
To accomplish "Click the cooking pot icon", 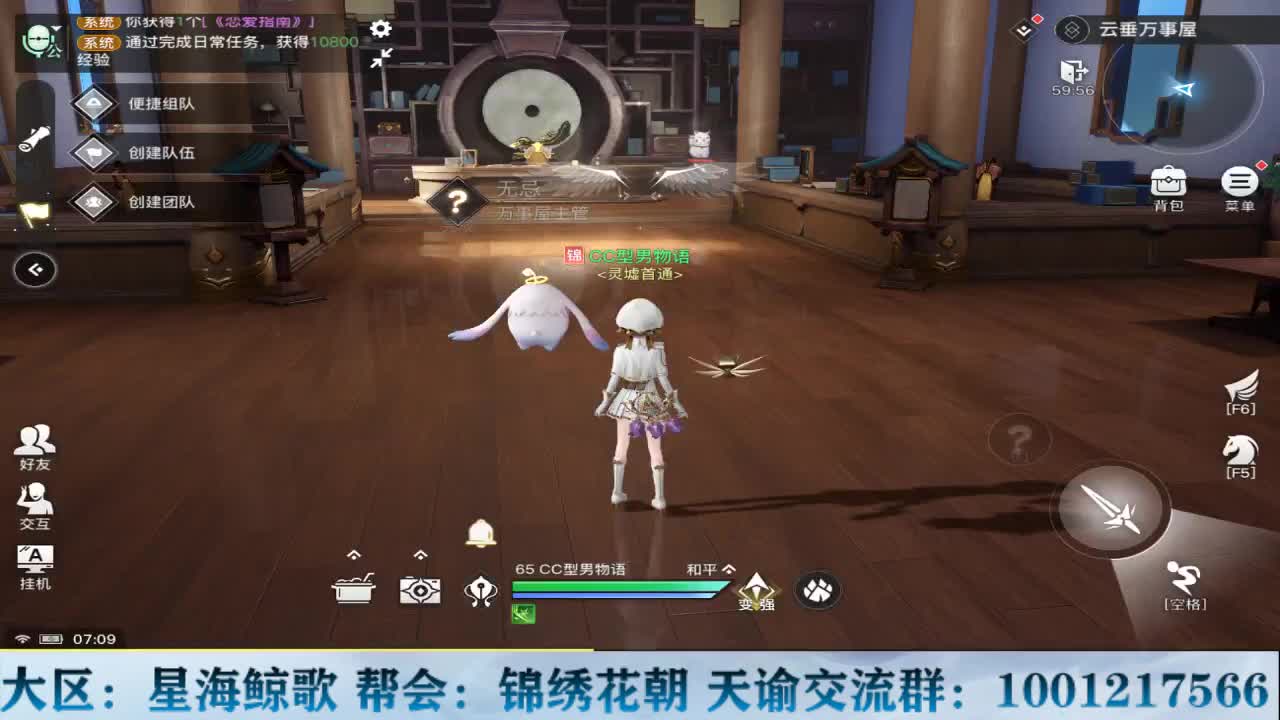I will coord(351,590).
